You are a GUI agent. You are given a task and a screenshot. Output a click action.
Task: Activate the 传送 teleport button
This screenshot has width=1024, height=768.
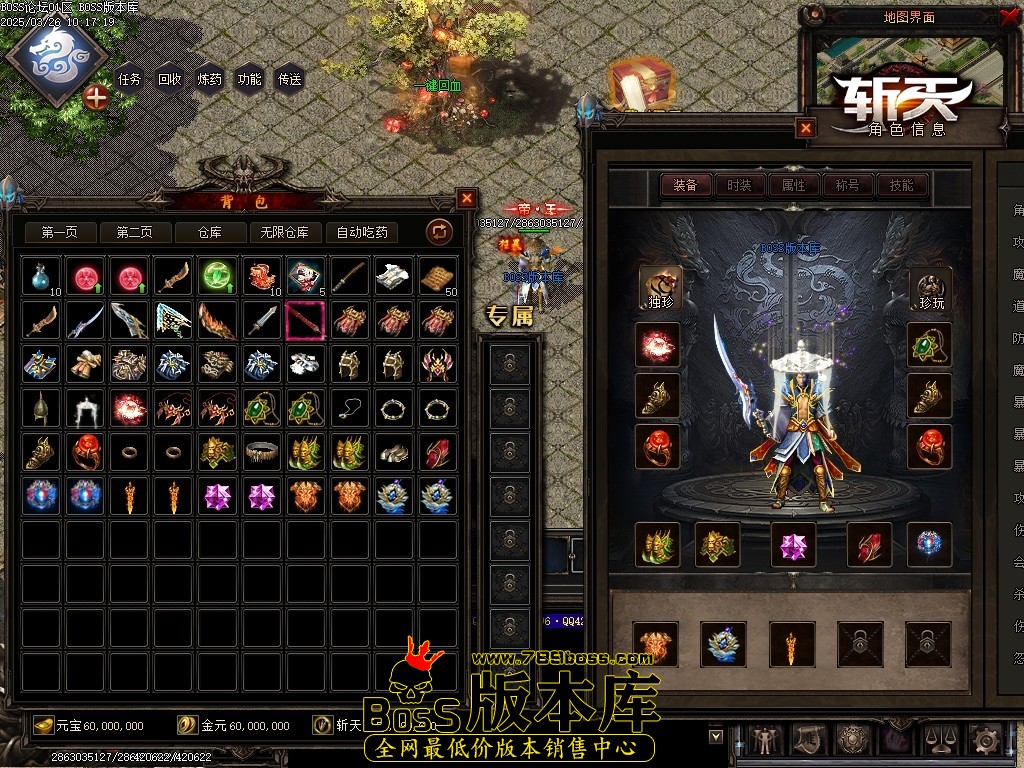(x=289, y=79)
